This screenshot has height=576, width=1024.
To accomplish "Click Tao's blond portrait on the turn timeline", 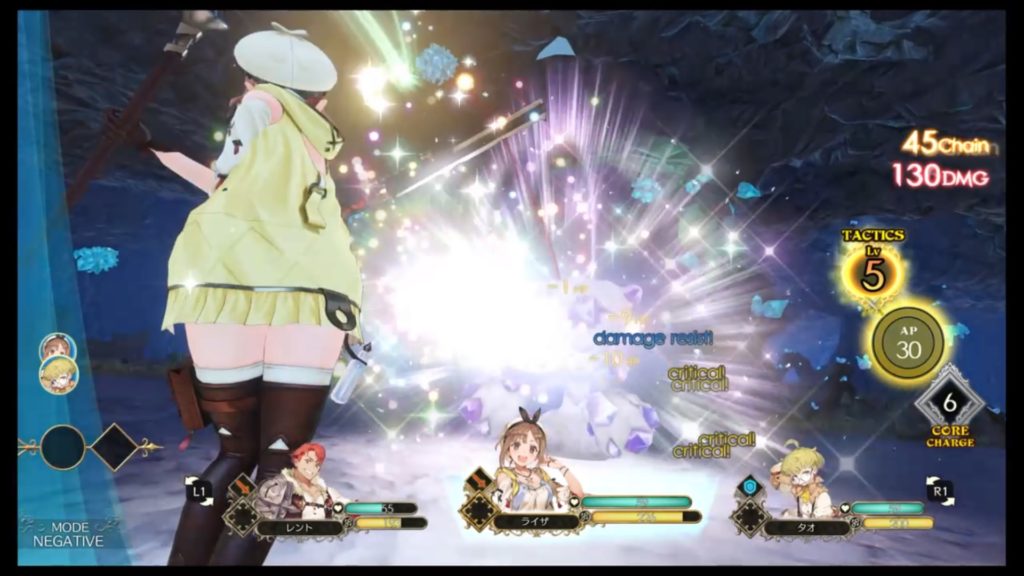I will [59, 373].
